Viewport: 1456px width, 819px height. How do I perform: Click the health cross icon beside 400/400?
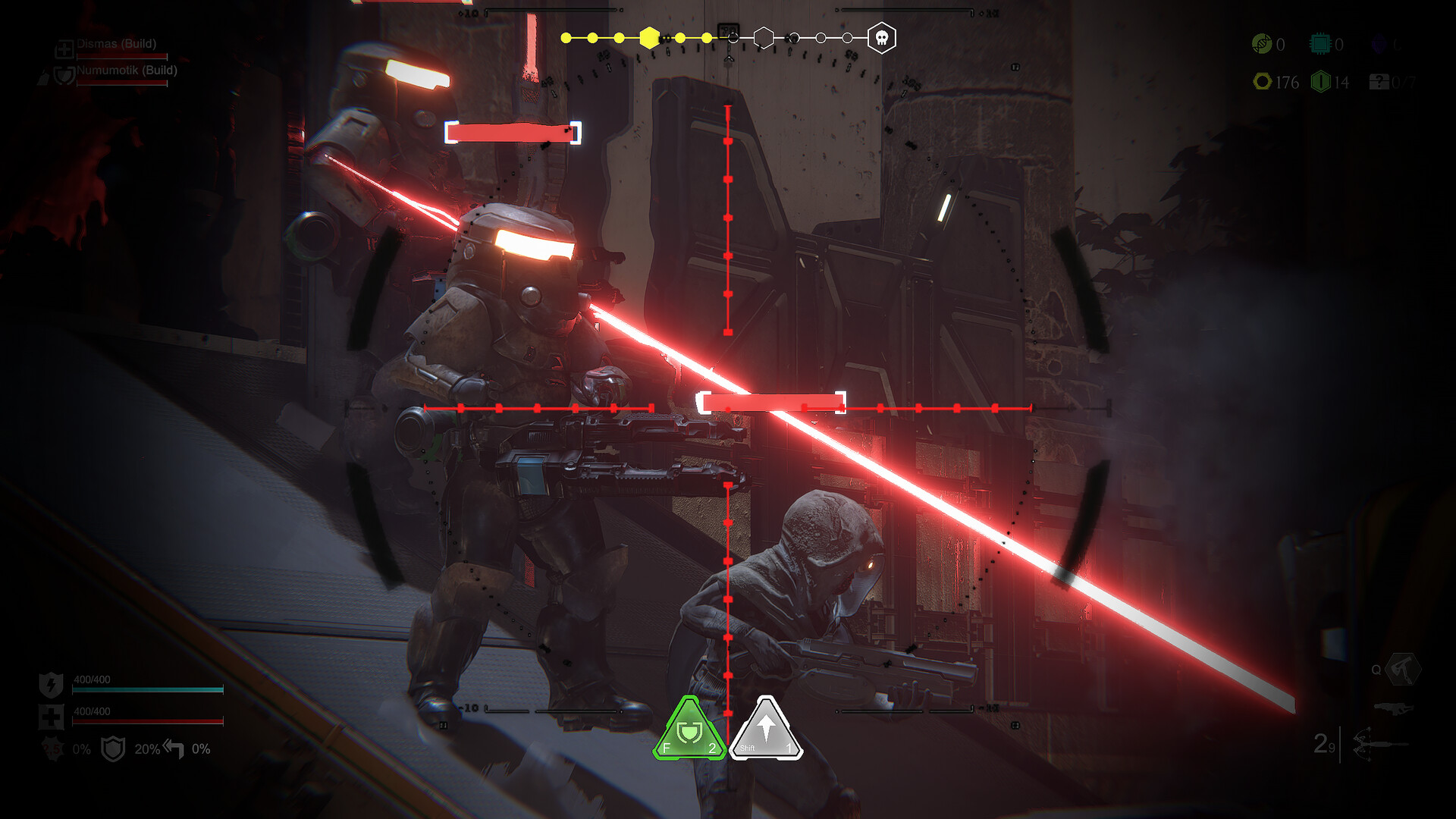51,718
